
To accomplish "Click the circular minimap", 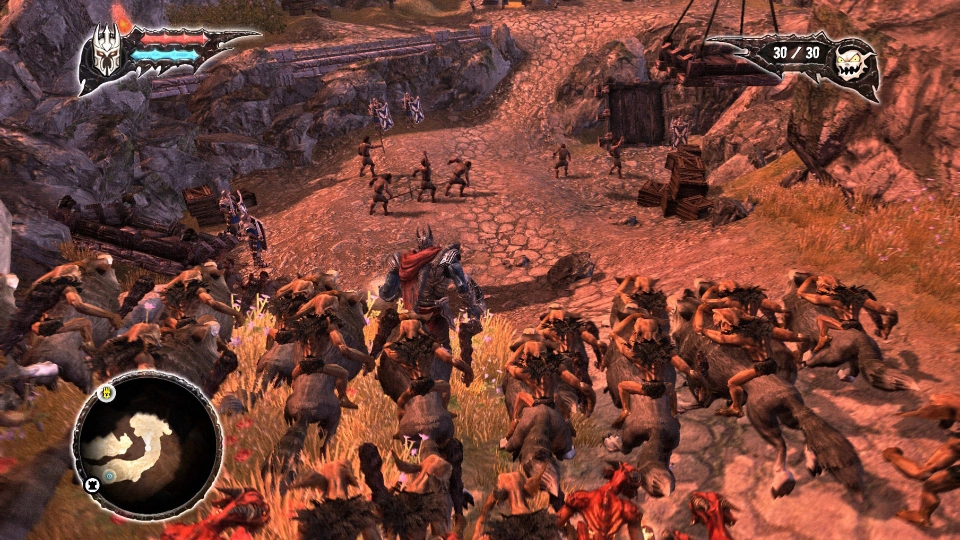I will point(146,446).
